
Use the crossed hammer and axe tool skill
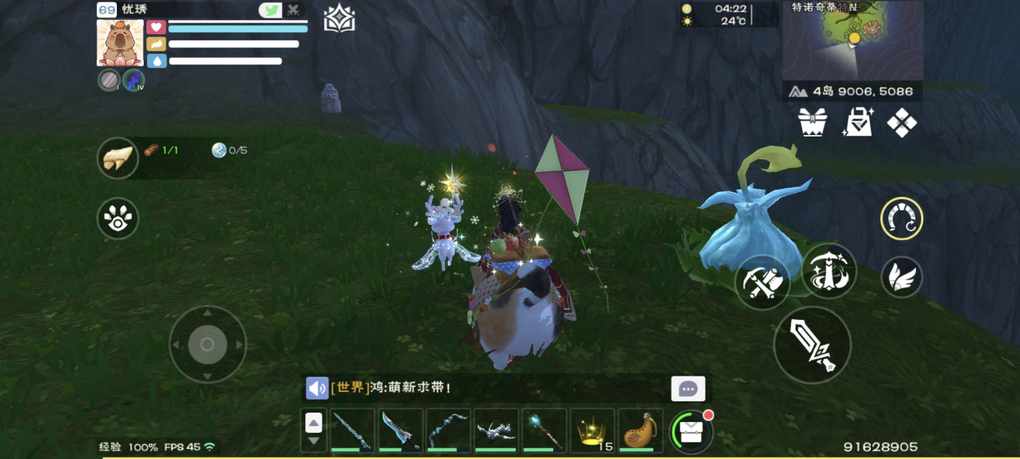[x=762, y=283]
